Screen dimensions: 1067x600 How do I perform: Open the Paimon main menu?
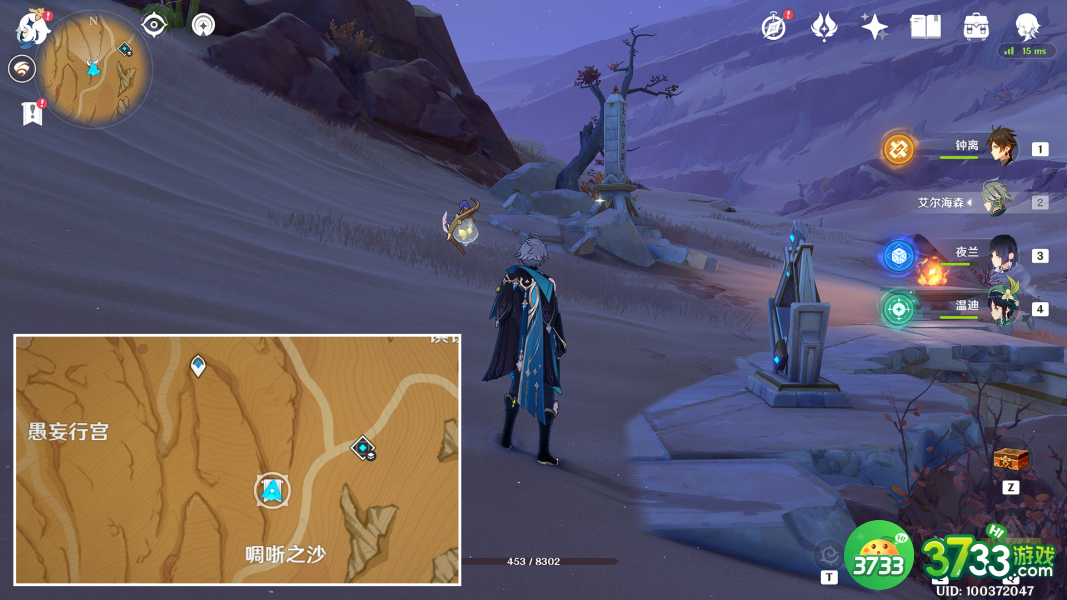(32, 27)
